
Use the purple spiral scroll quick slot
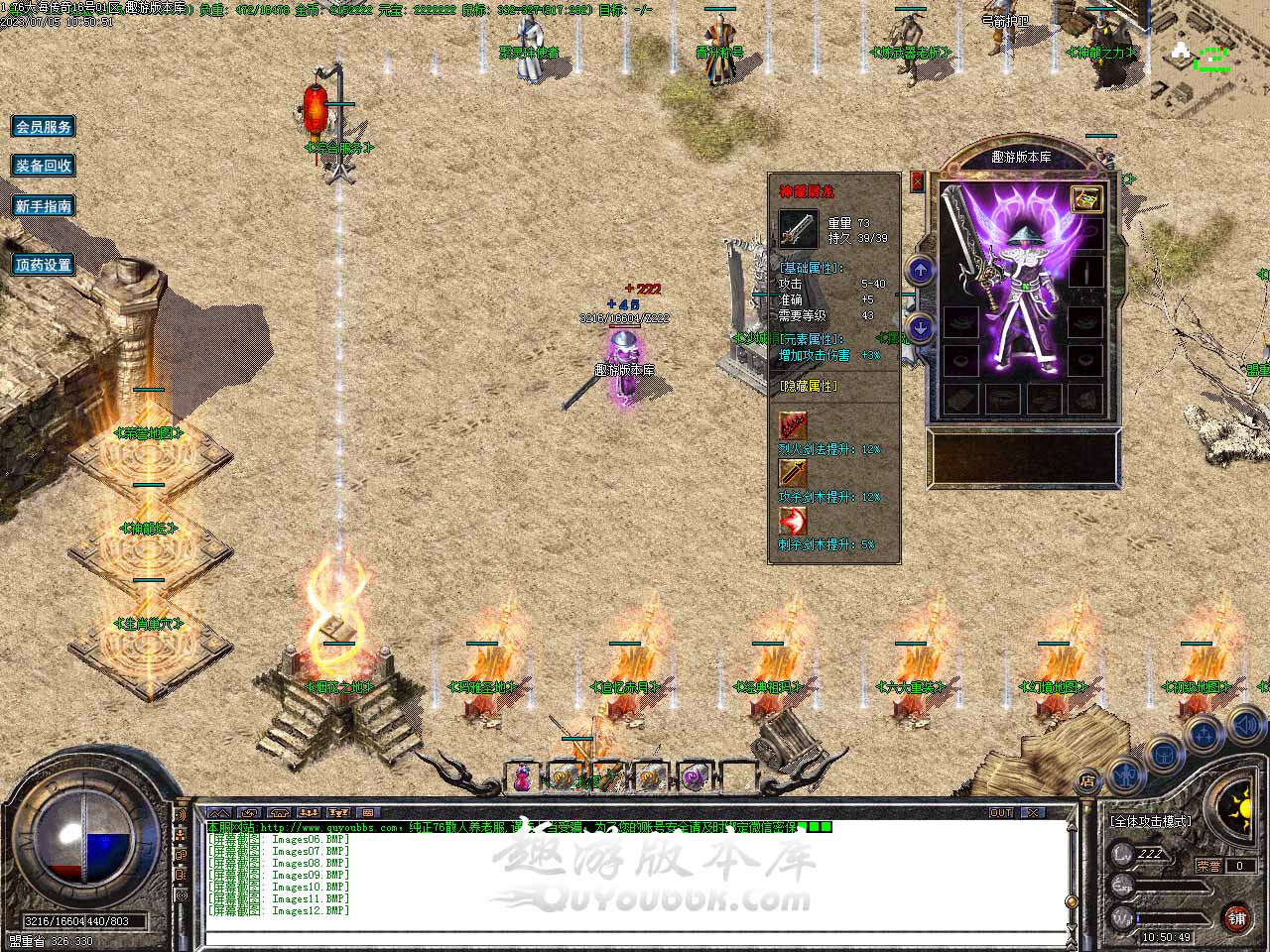click(693, 779)
